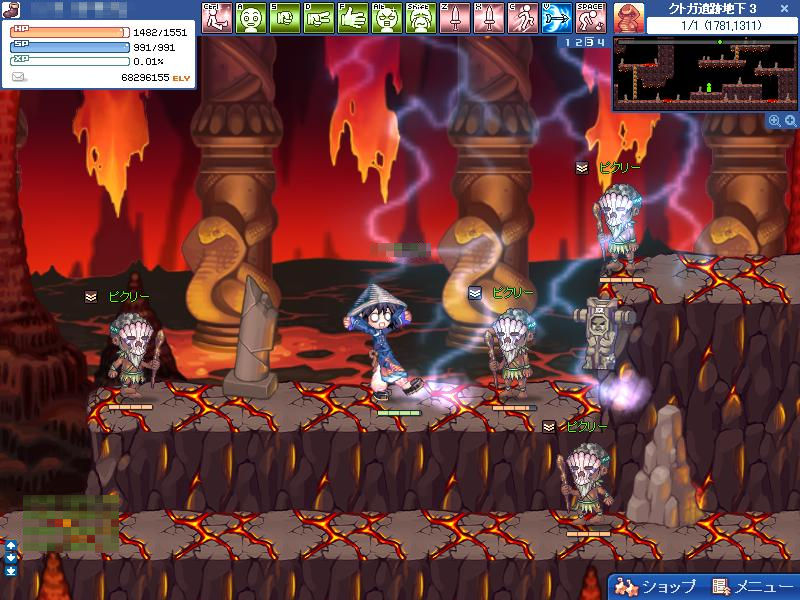Screen dimensions: 800x600
Task: Activate the Ctrl kick skill slot
Action: [217, 17]
